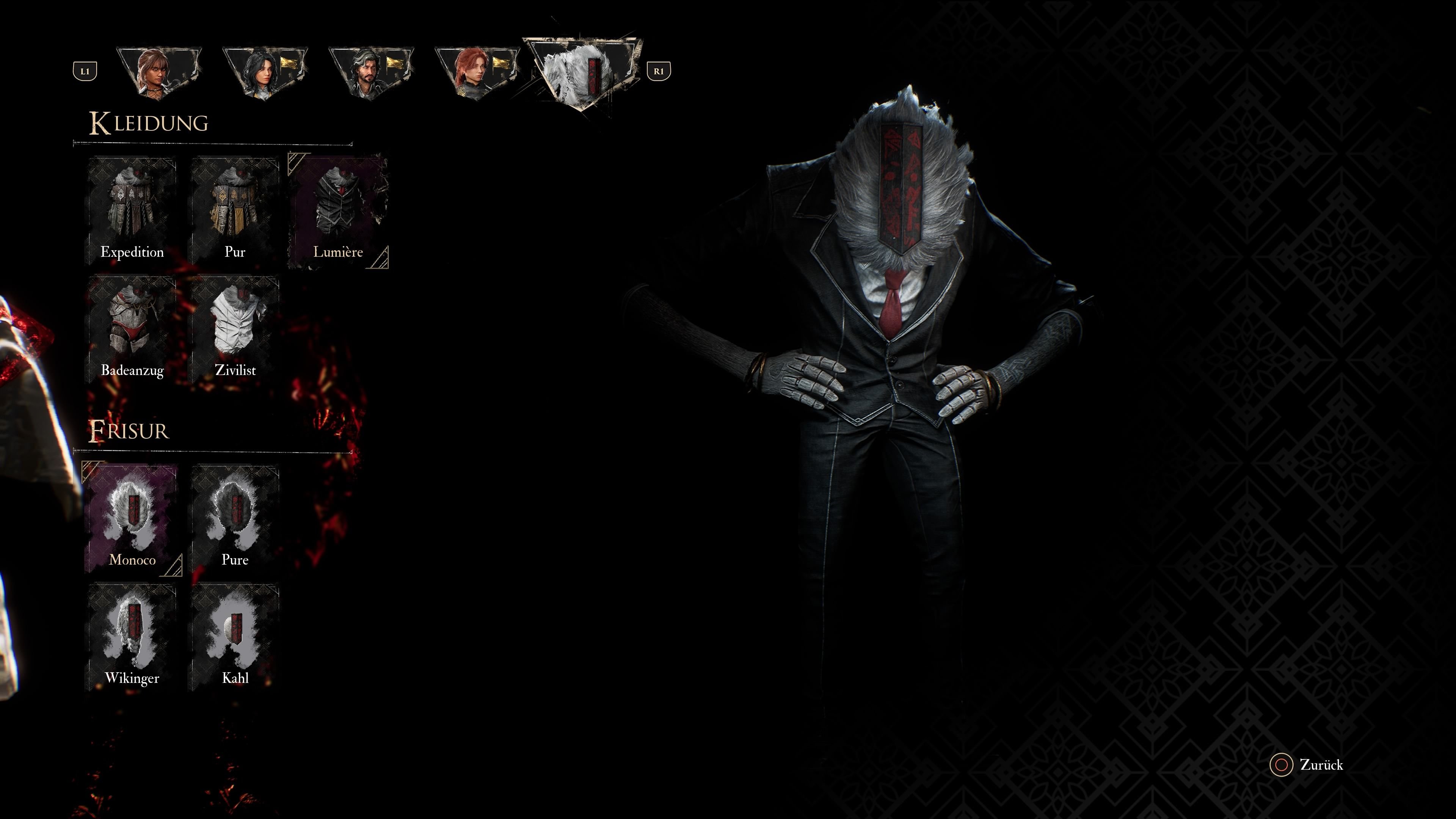Apply the Wikinger hairstyle

point(132,637)
